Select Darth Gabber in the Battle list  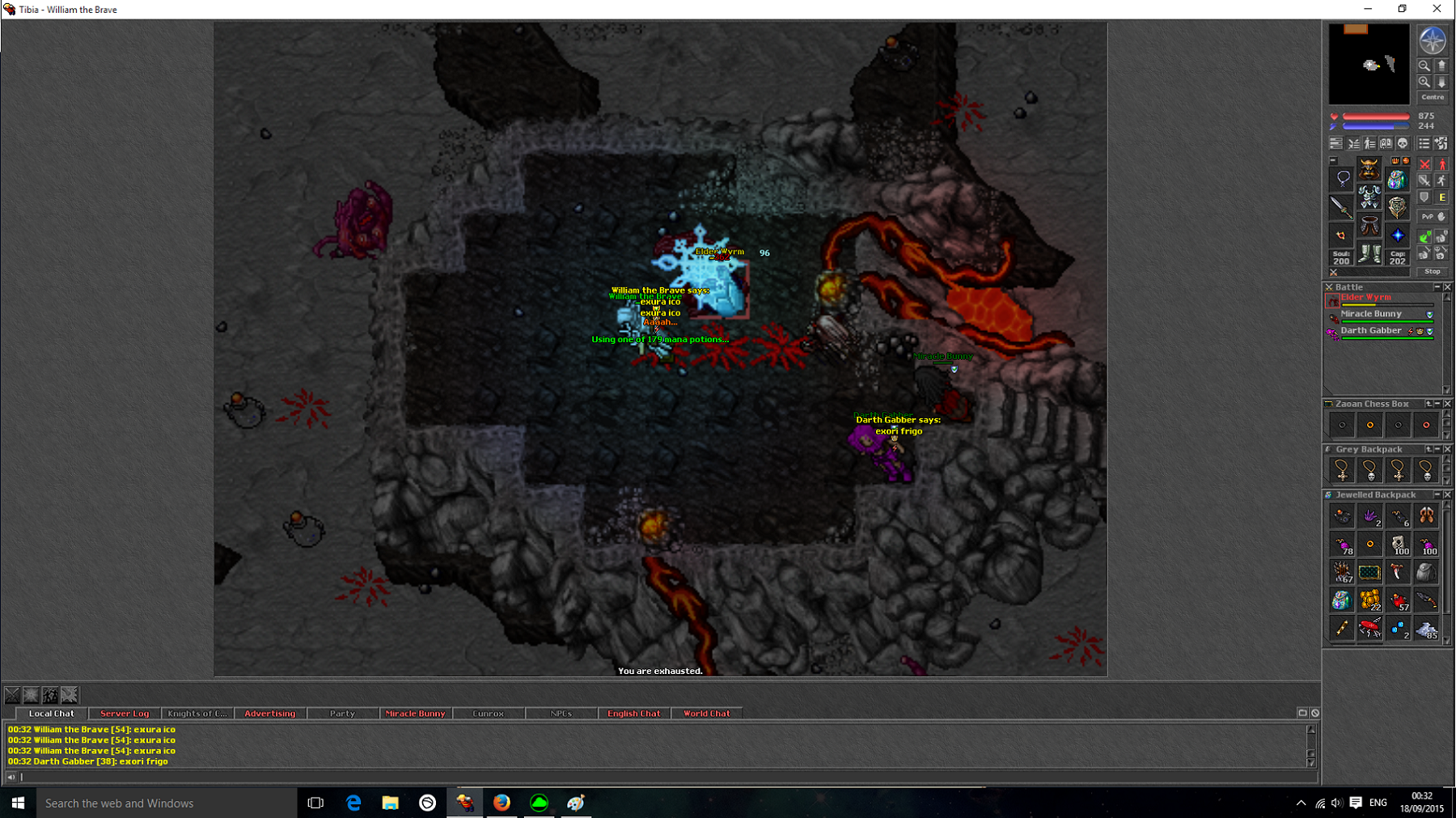(1371, 331)
